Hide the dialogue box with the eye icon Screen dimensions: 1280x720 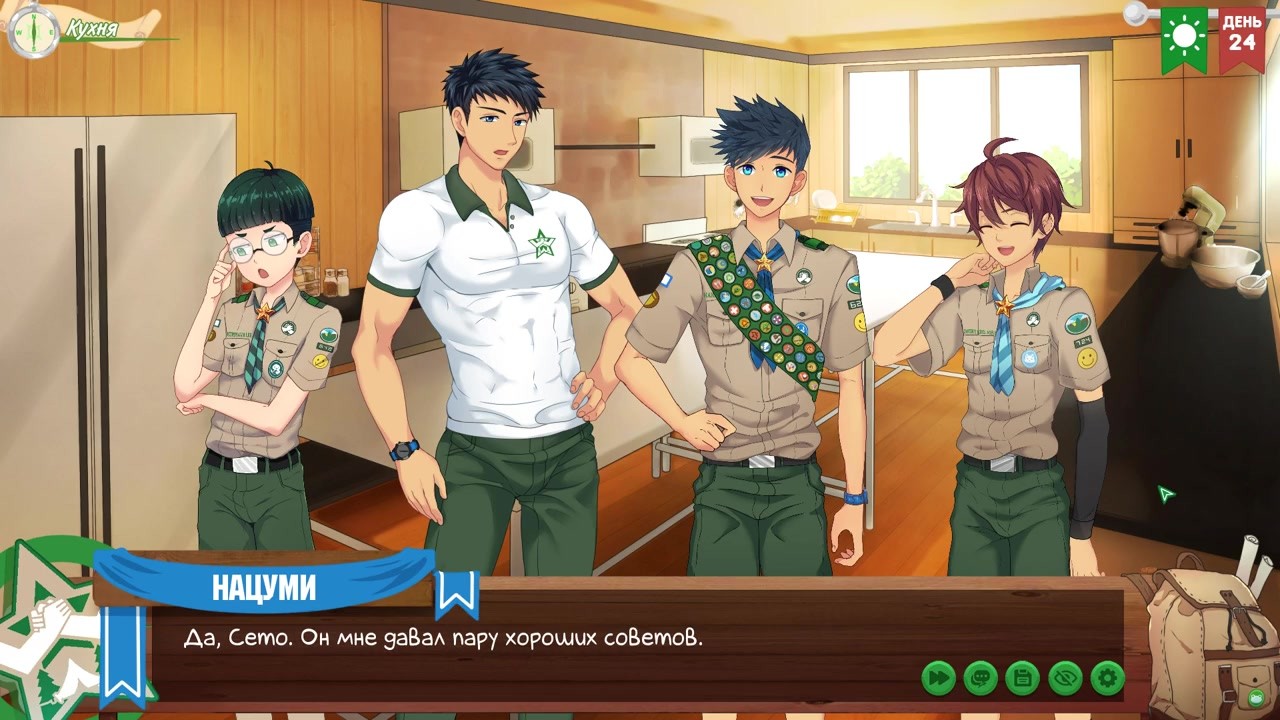pos(1065,678)
